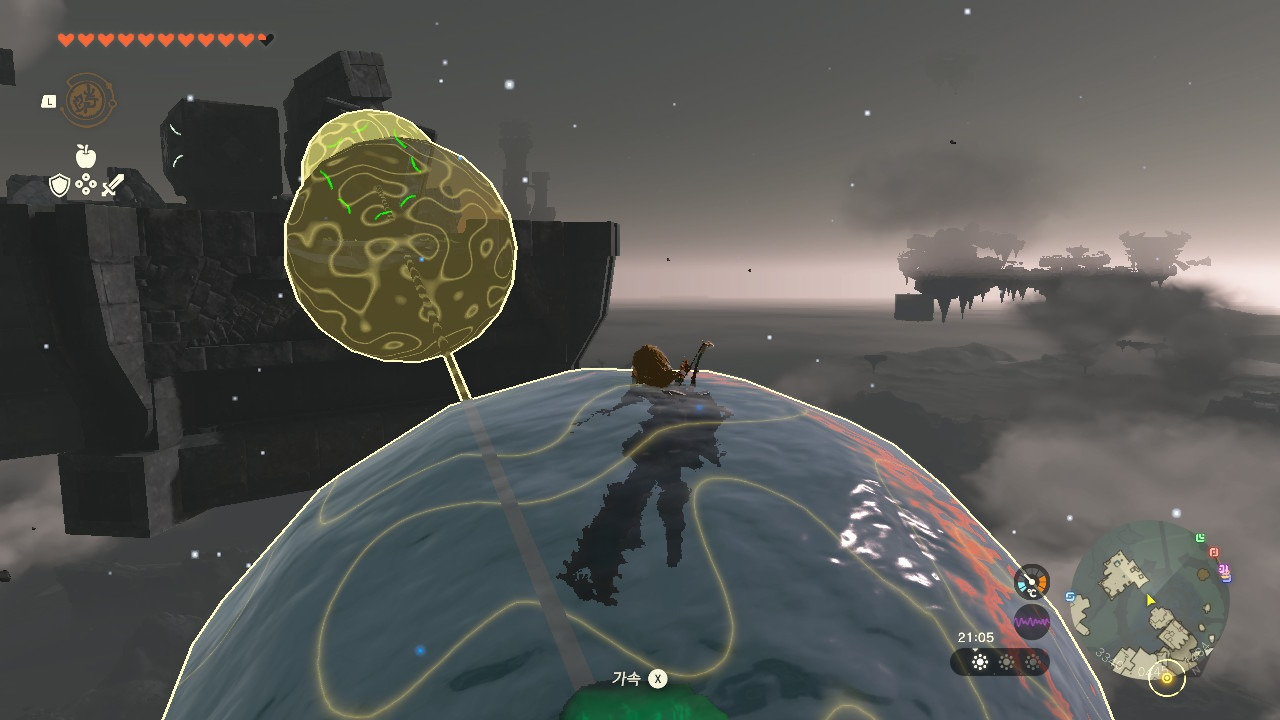
Task: Click the yellow objective ring below the minimap
Action: (x=1166, y=678)
